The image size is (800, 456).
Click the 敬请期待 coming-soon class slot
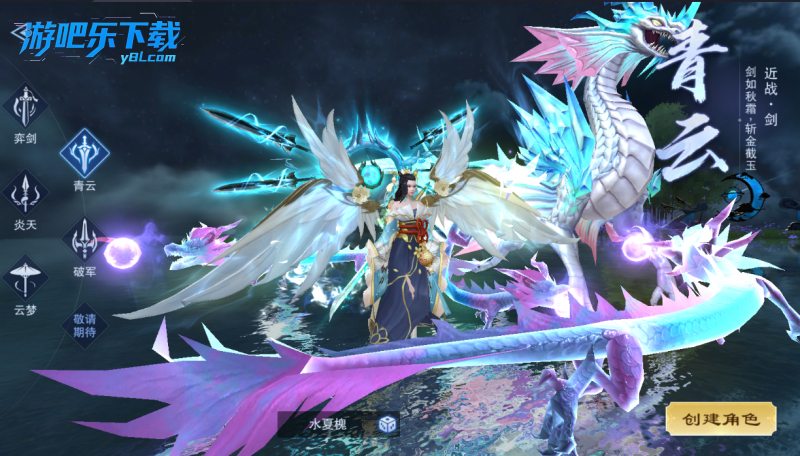coord(84,325)
